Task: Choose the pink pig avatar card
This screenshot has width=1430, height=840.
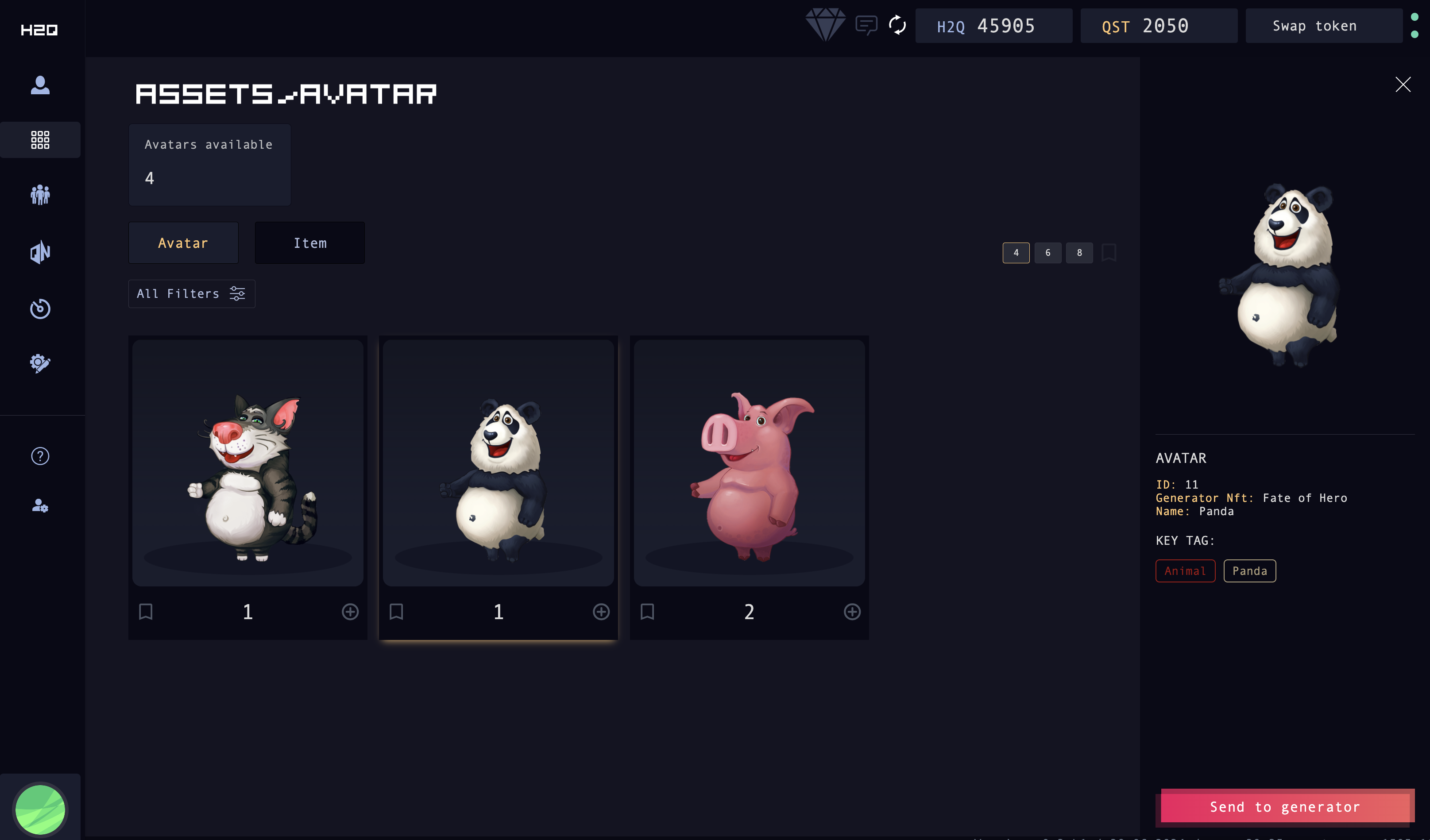Action: (749, 463)
